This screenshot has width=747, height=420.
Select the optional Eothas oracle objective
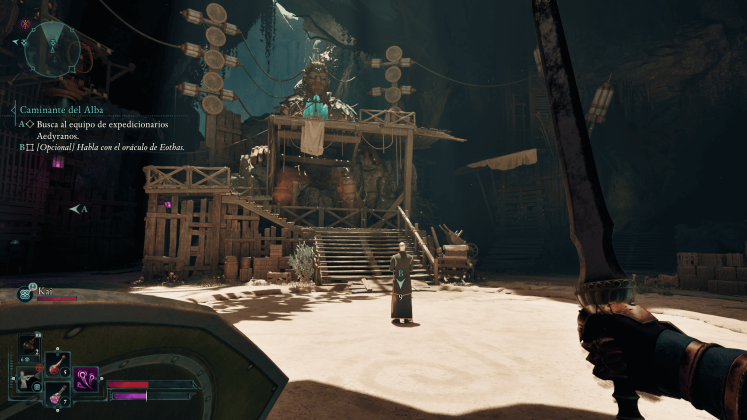coord(109,147)
